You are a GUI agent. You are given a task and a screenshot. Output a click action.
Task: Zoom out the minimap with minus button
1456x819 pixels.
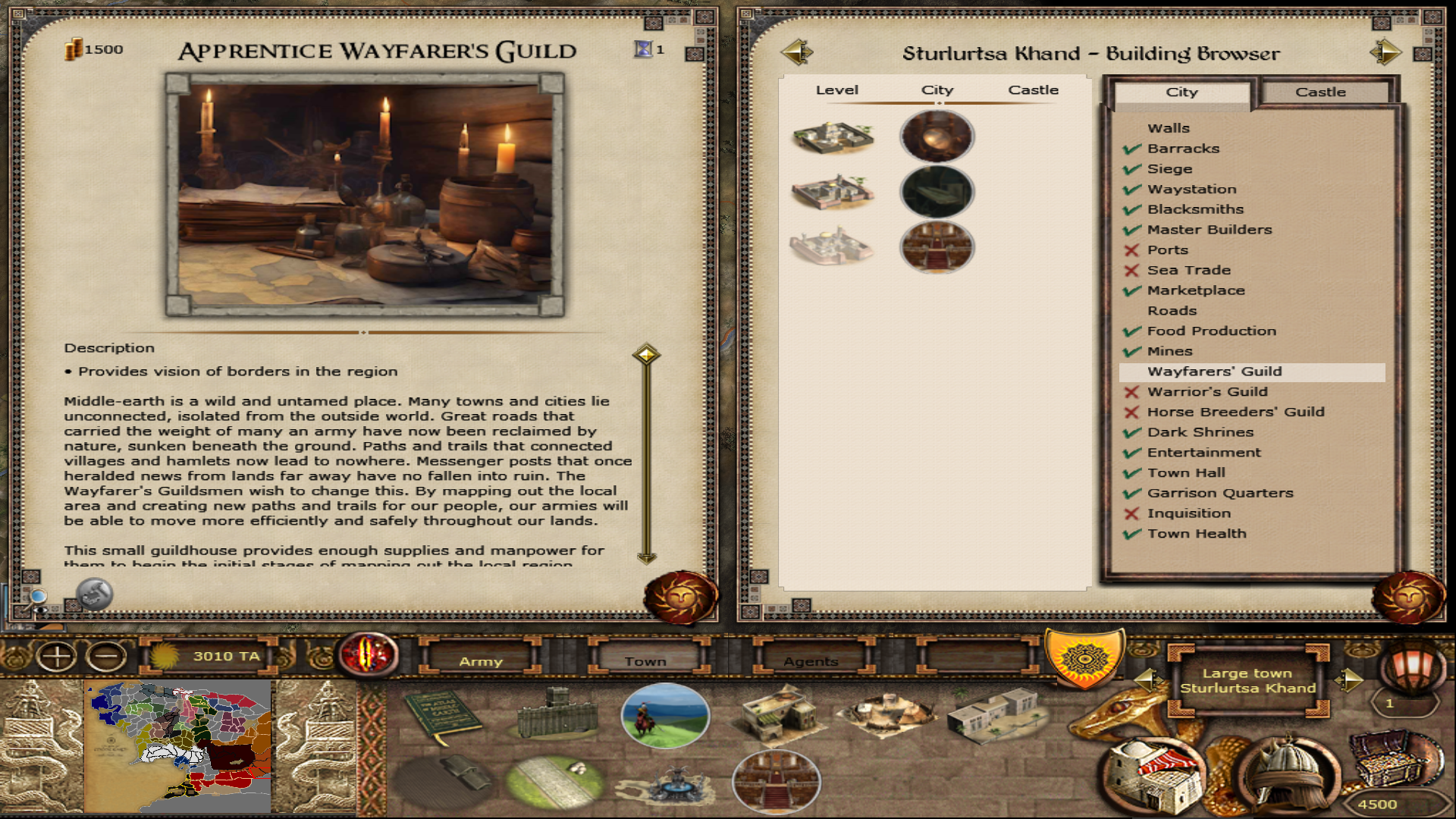tap(107, 656)
